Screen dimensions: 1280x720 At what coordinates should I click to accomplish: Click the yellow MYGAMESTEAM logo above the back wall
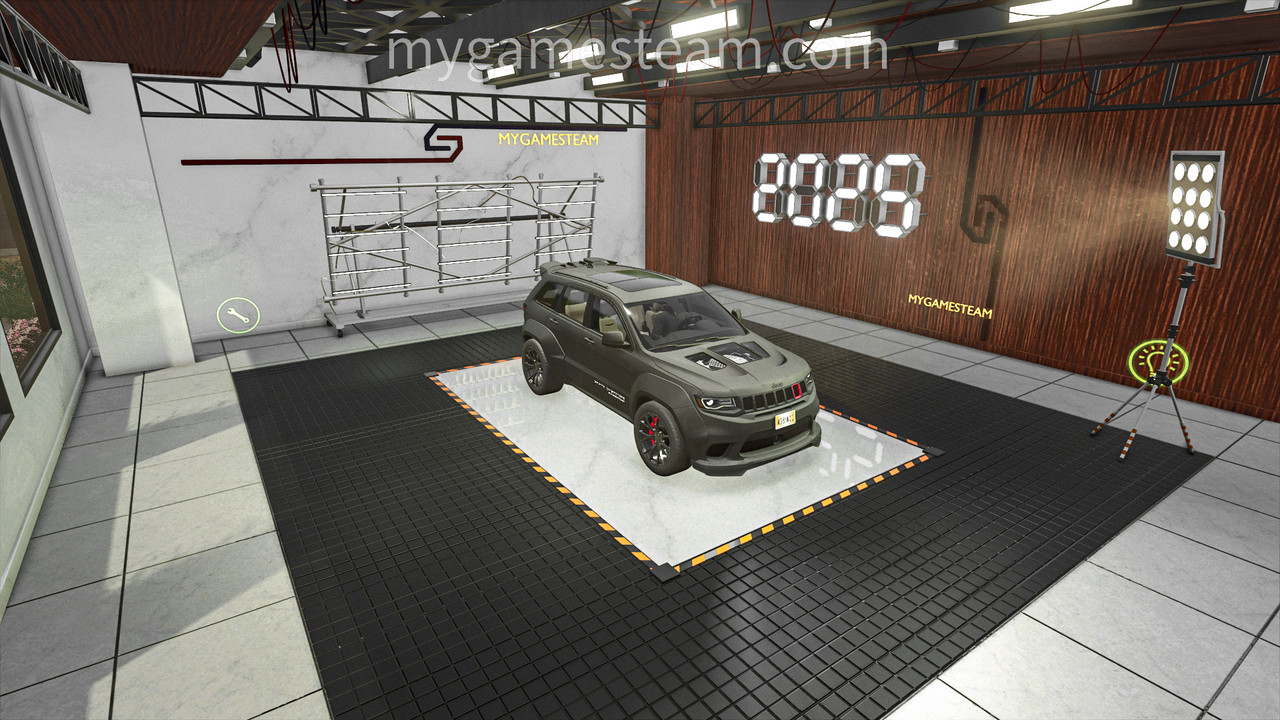pos(548,141)
